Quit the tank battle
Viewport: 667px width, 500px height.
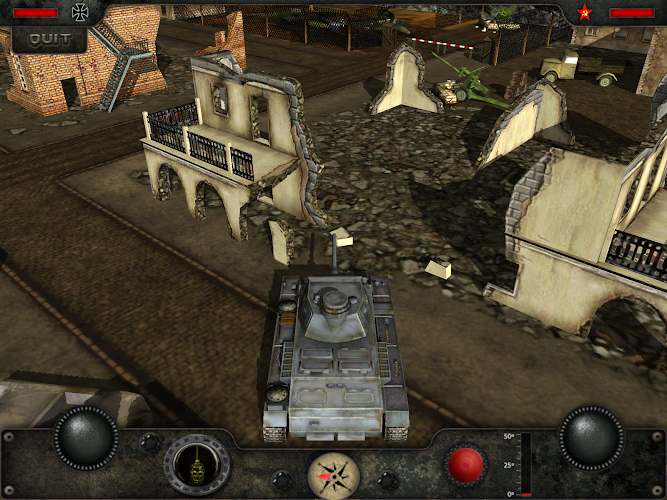[x=49, y=39]
